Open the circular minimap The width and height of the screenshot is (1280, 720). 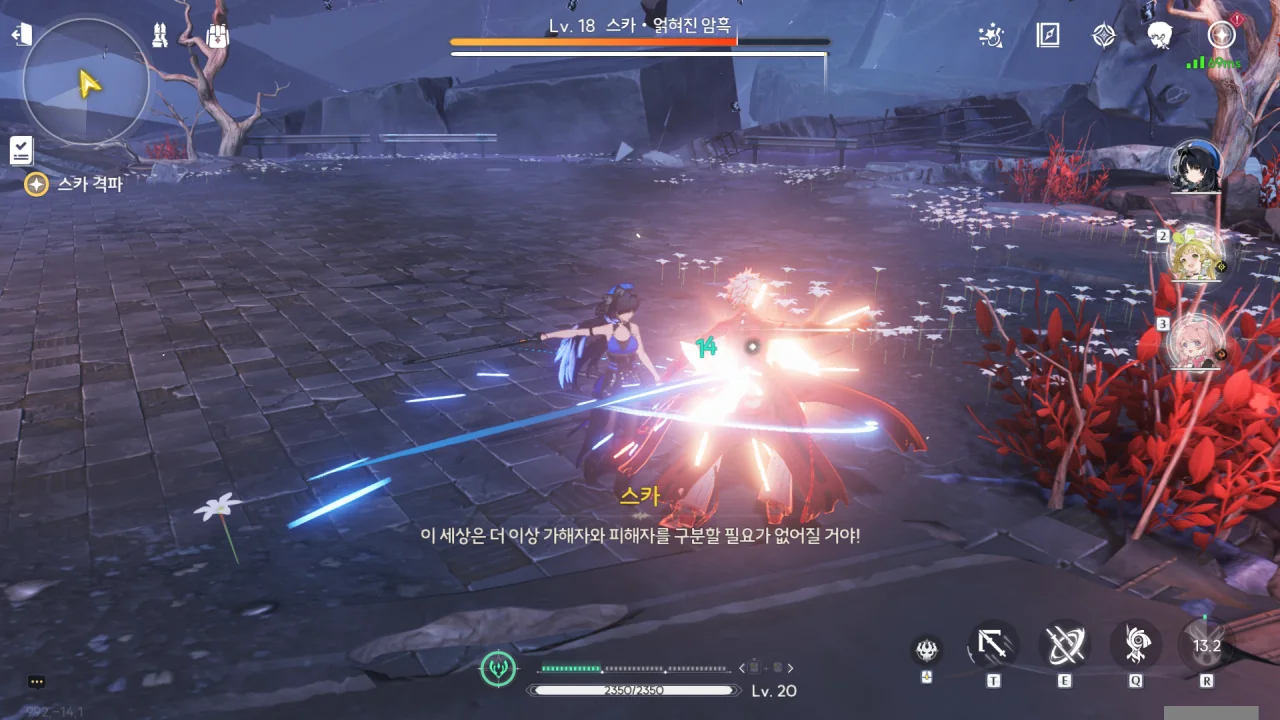click(x=86, y=82)
